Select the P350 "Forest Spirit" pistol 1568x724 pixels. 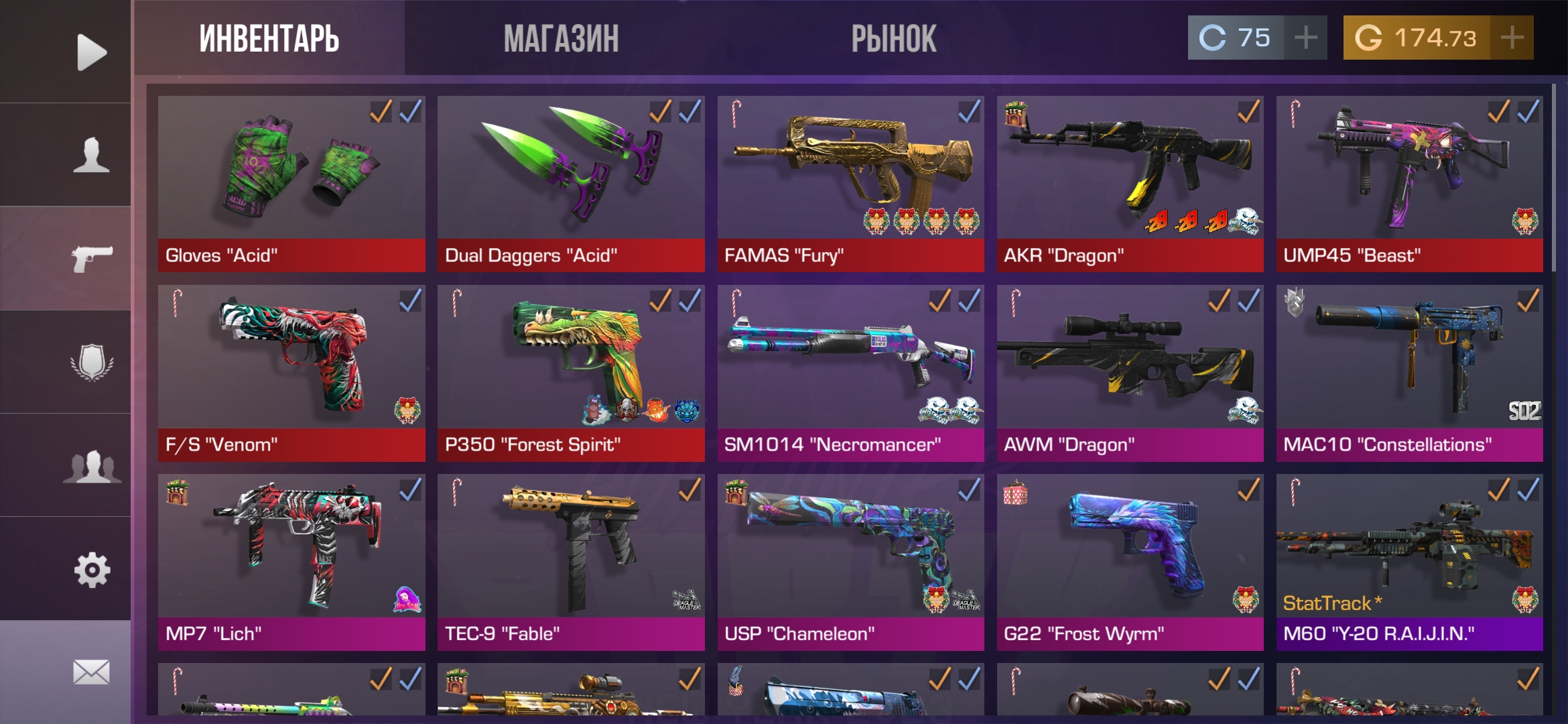click(571, 373)
